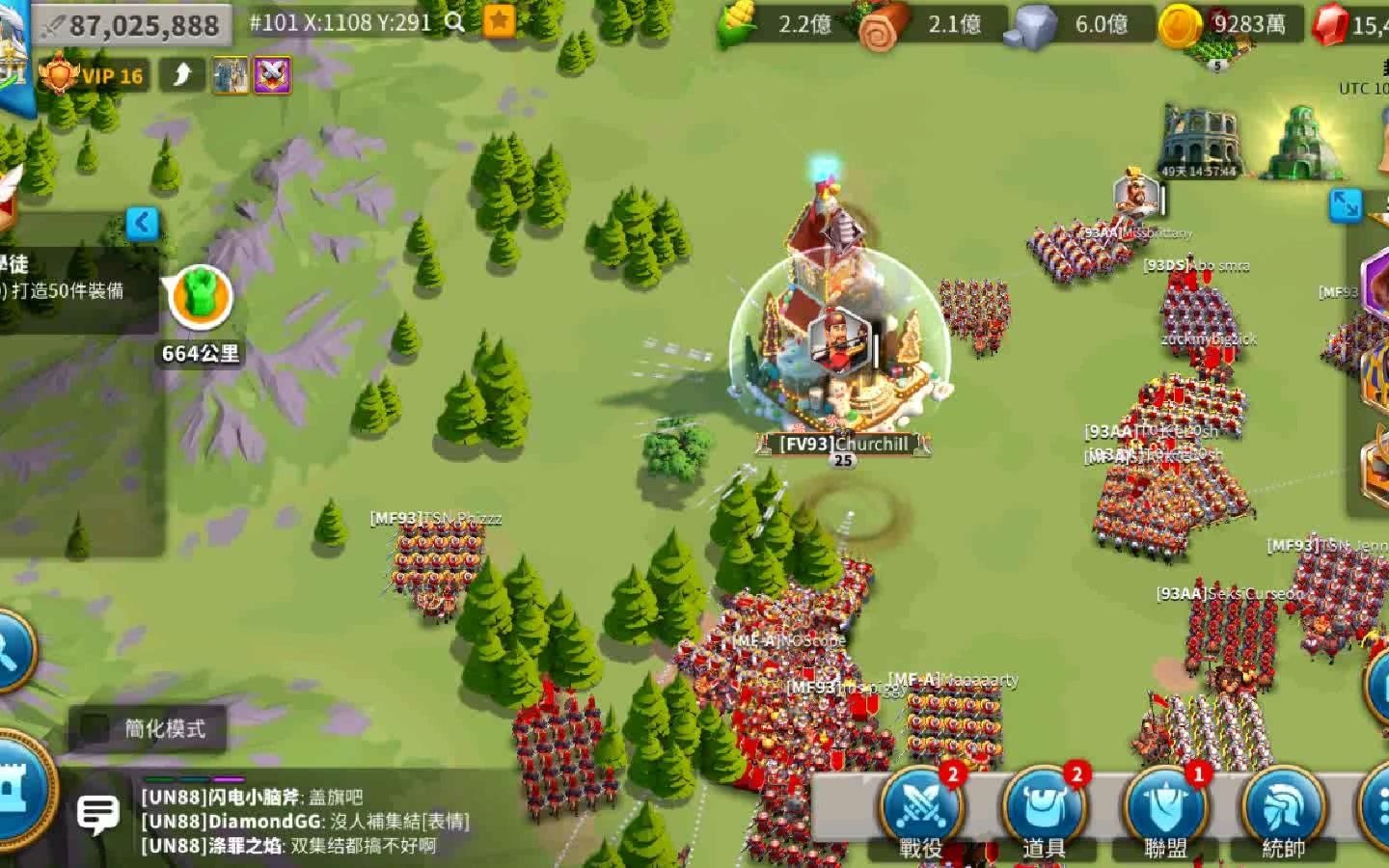1389x868 pixels.
Task: Open the colosseum event icon
Action: pos(1199,140)
